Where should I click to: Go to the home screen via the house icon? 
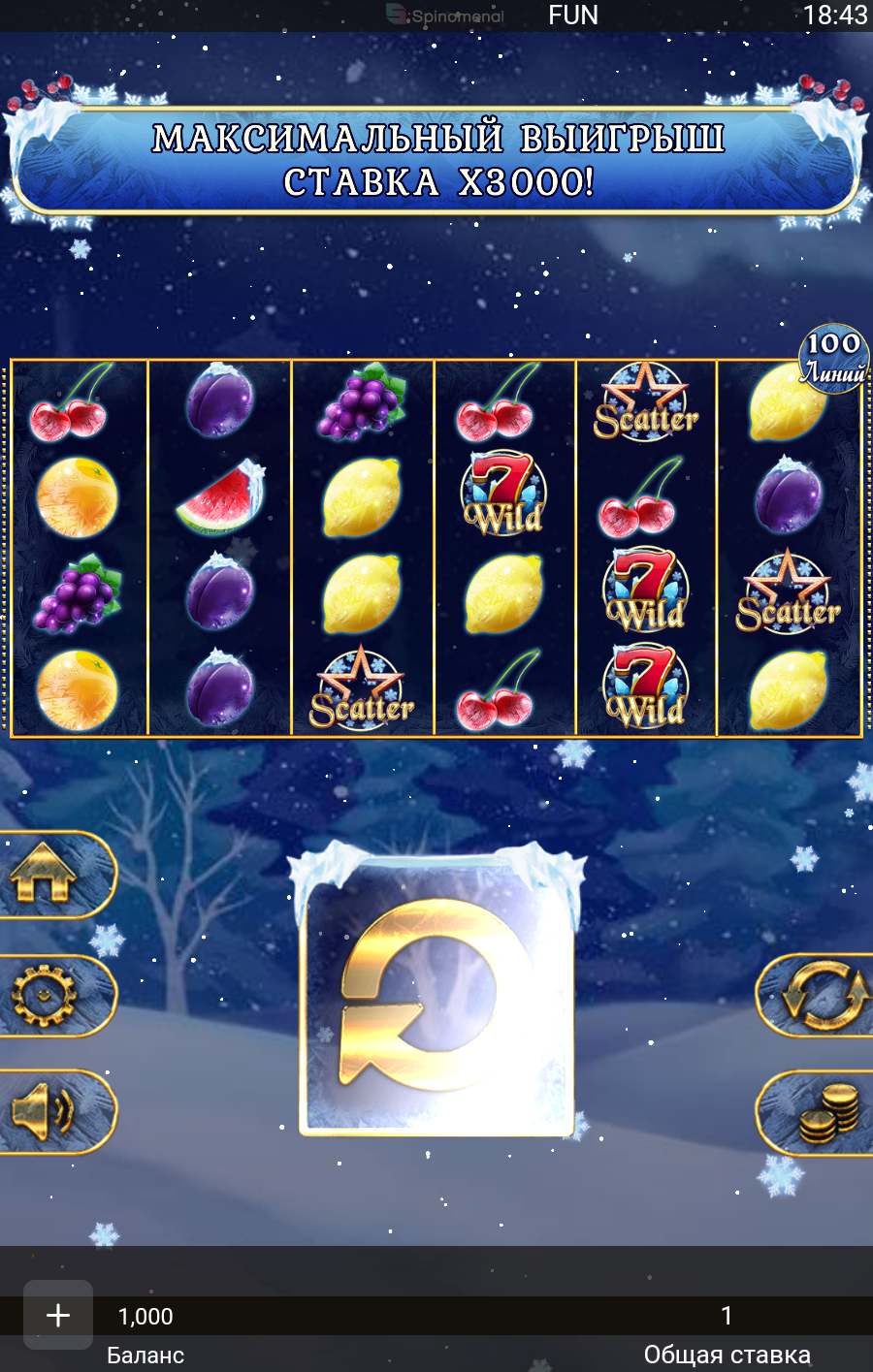[47, 874]
